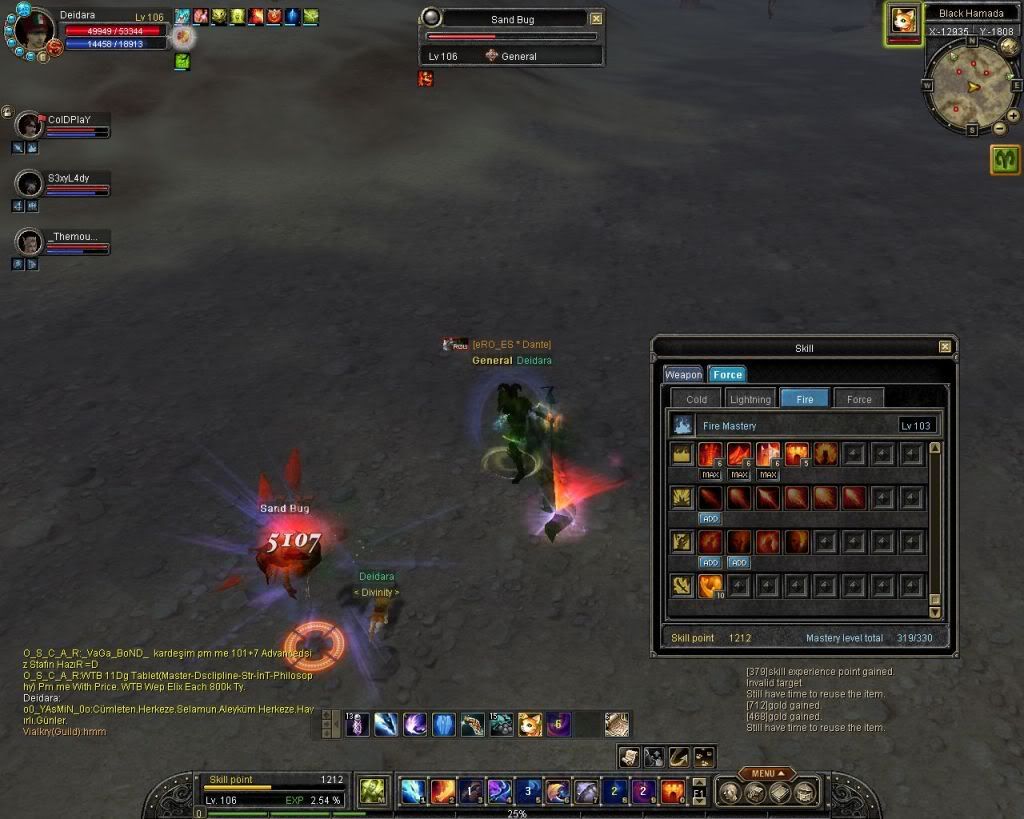
Task: Use the orange cat item in the upper quickbar
Action: point(530,724)
